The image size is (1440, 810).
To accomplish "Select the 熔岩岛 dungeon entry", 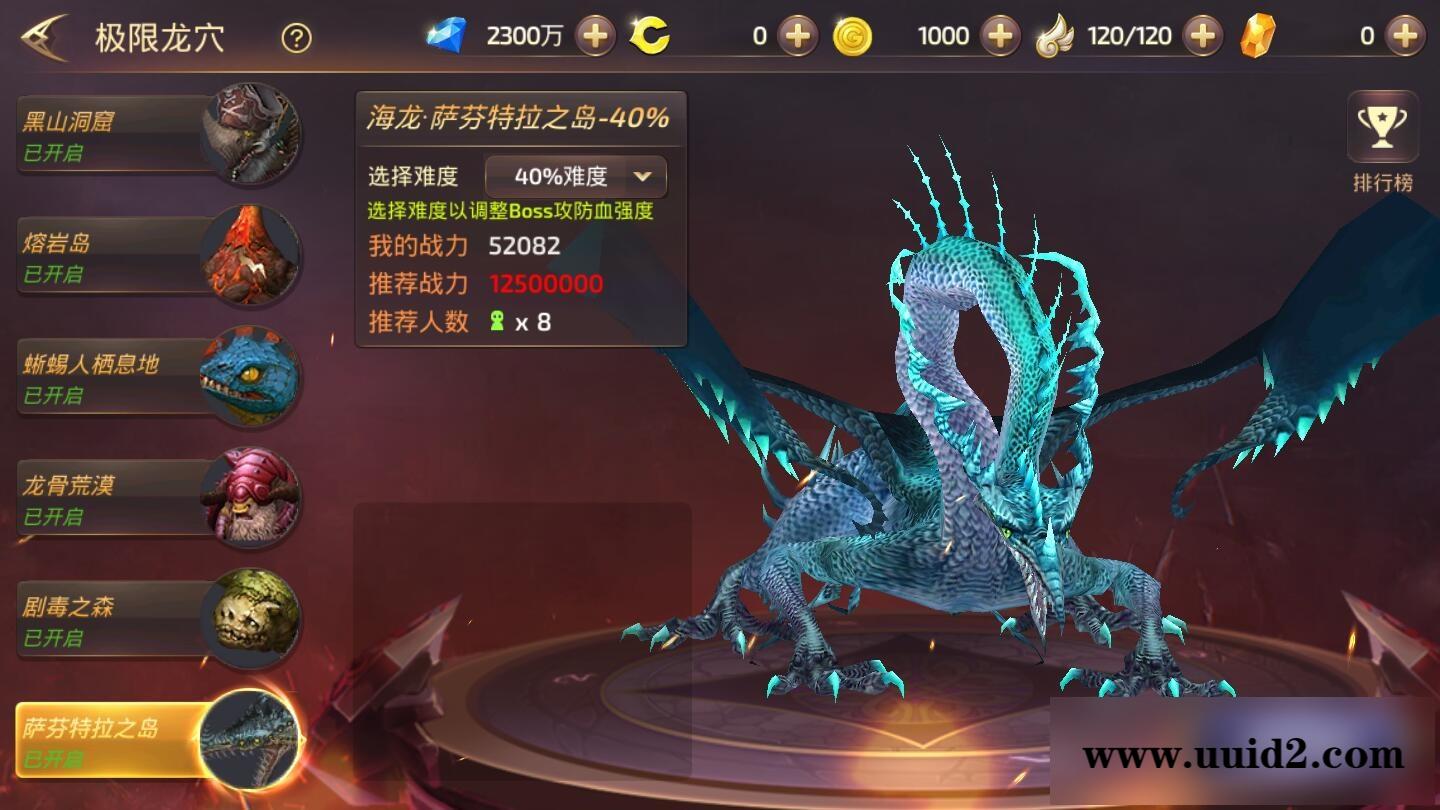I will (110, 254).
